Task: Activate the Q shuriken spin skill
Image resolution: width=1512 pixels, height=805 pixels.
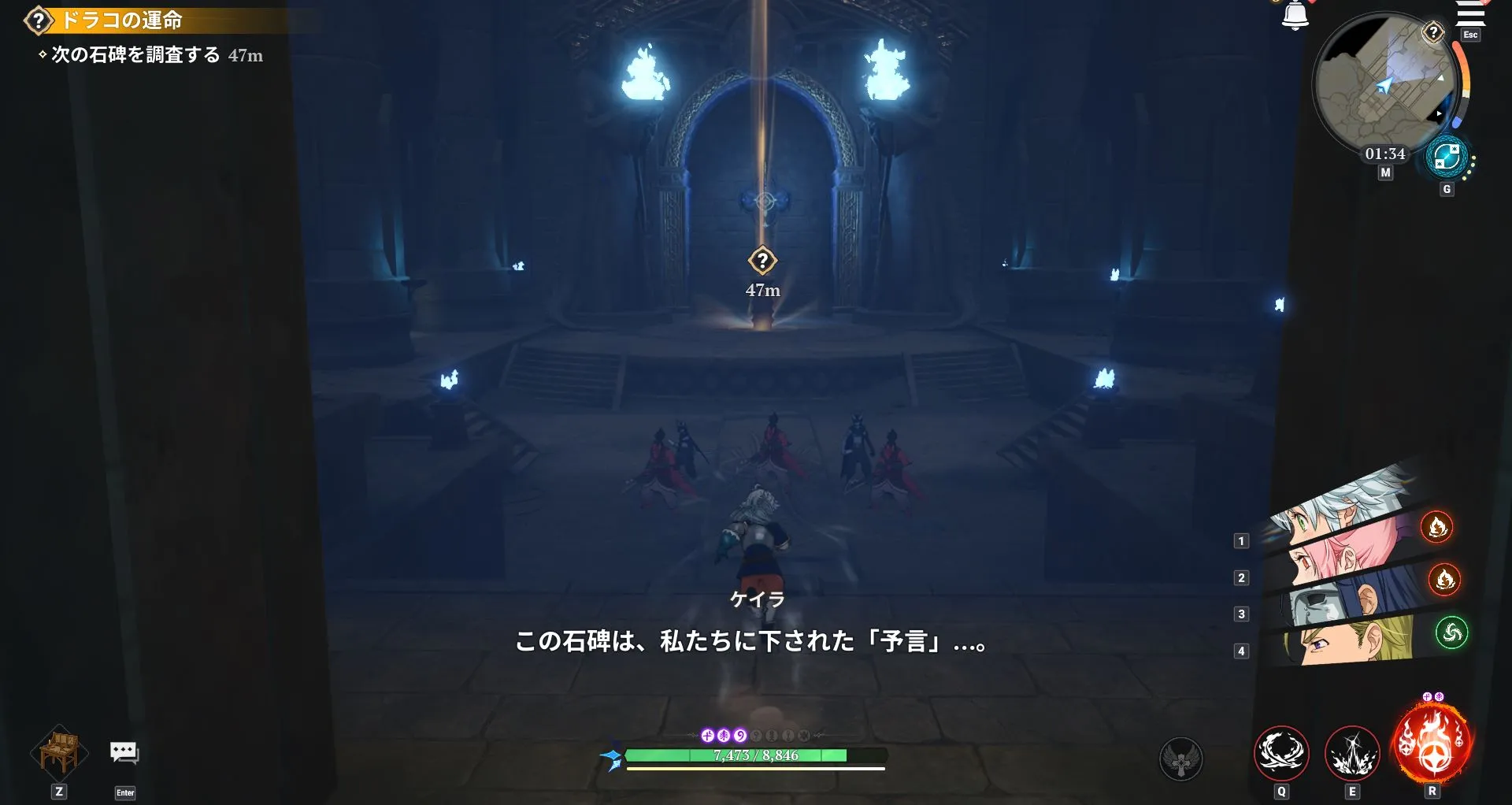Action: (x=1280, y=754)
